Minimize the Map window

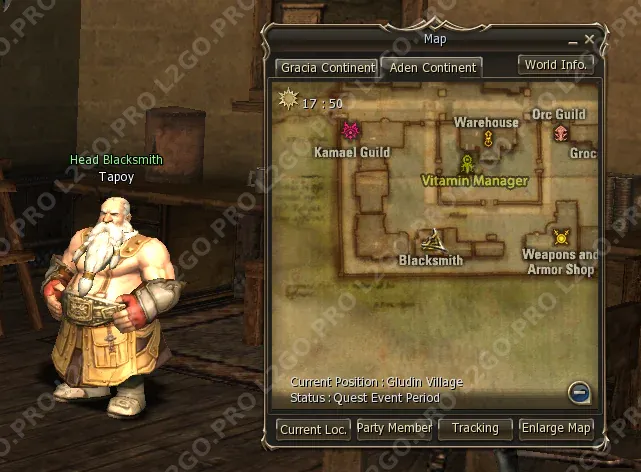(x=573, y=41)
